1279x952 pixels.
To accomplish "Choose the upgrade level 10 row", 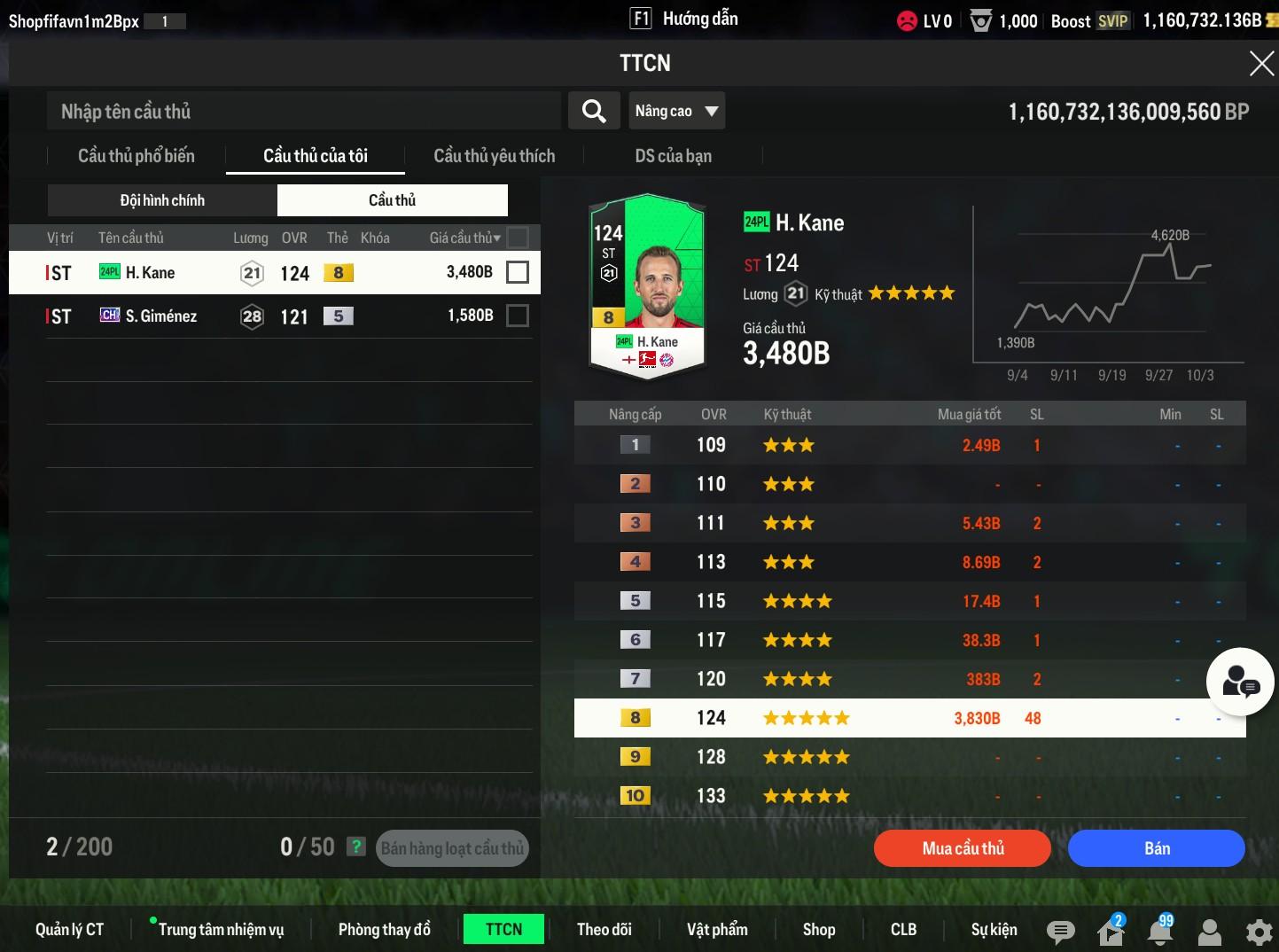I will [x=909, y=796].
